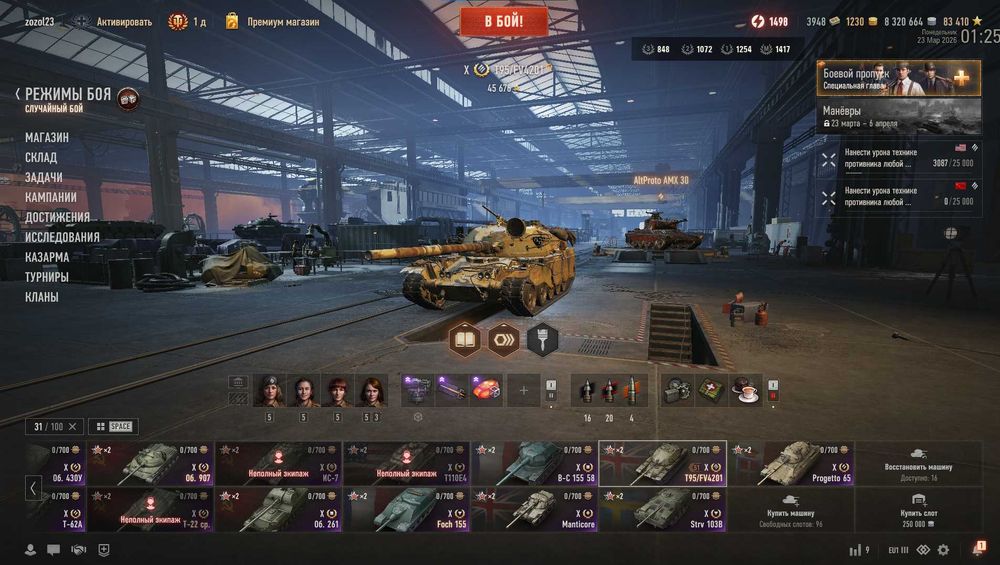Open the paintbrush customization button
This screenshot has height=565, width=1000.
point(542,340)
